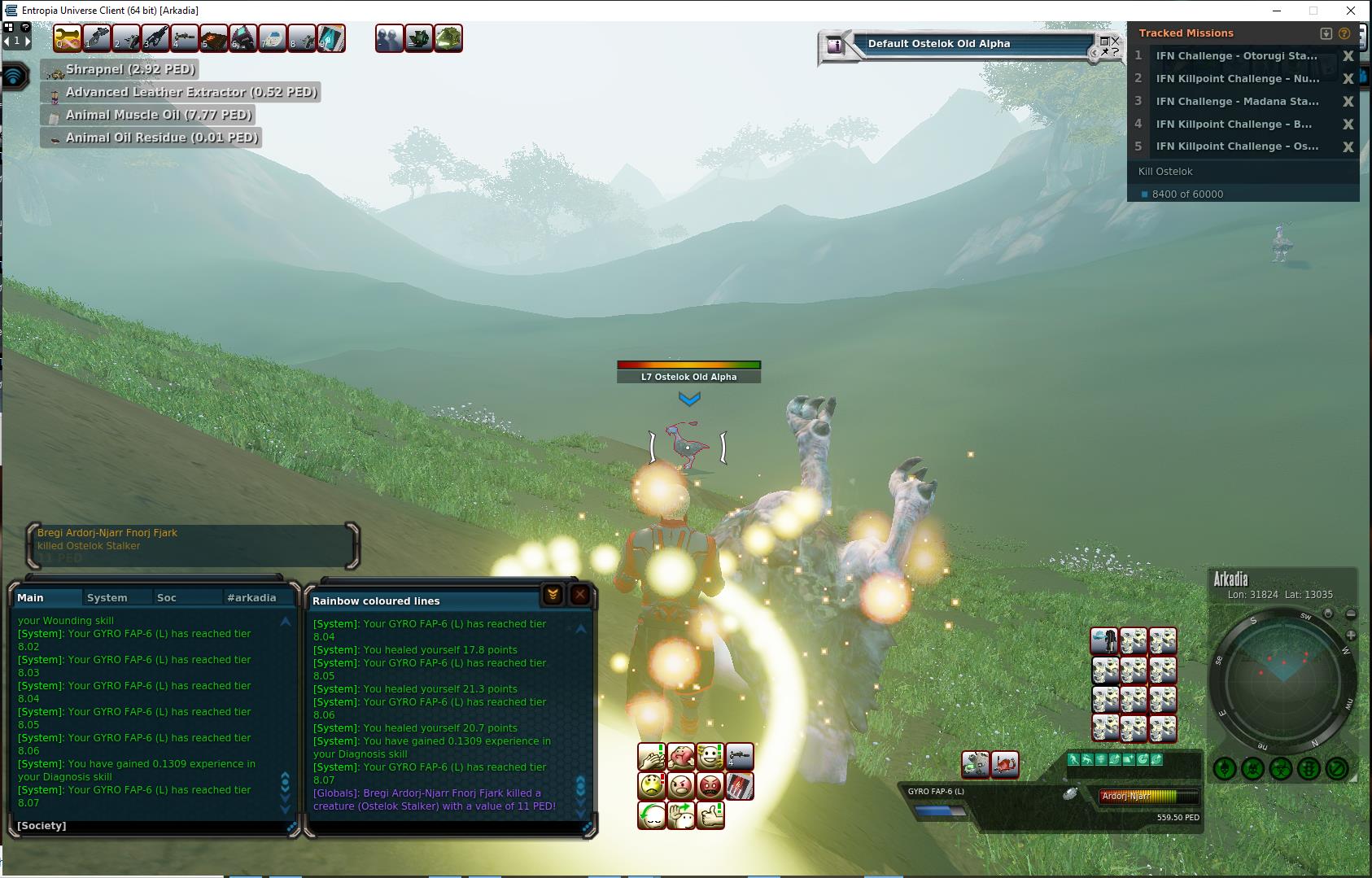
Task: Click the Arkadia radar minimap
Action: click(1282, 680)
